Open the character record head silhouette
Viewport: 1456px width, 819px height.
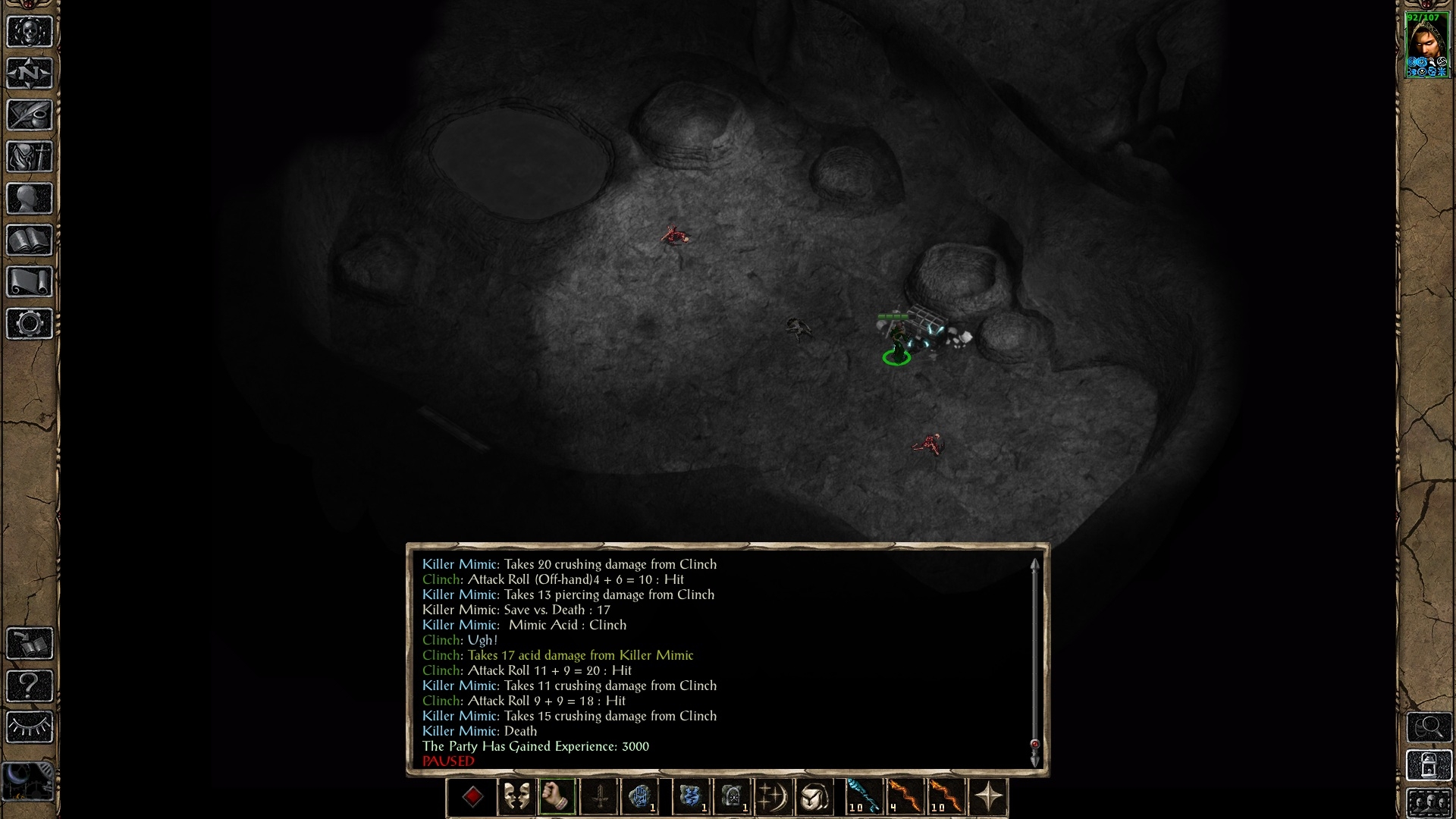(x=30, y=199)
